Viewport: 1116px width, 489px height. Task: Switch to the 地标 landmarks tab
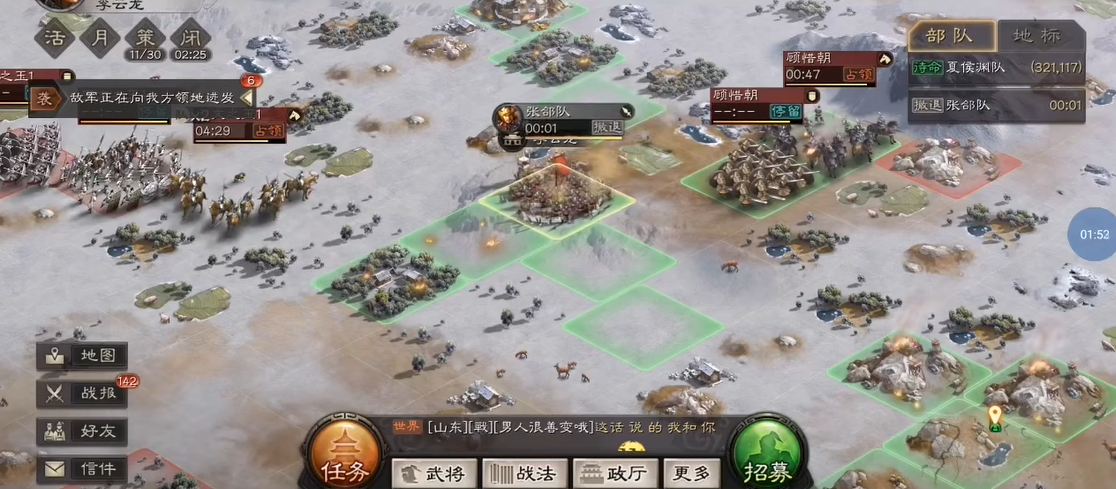click(x=1037, y=36)
